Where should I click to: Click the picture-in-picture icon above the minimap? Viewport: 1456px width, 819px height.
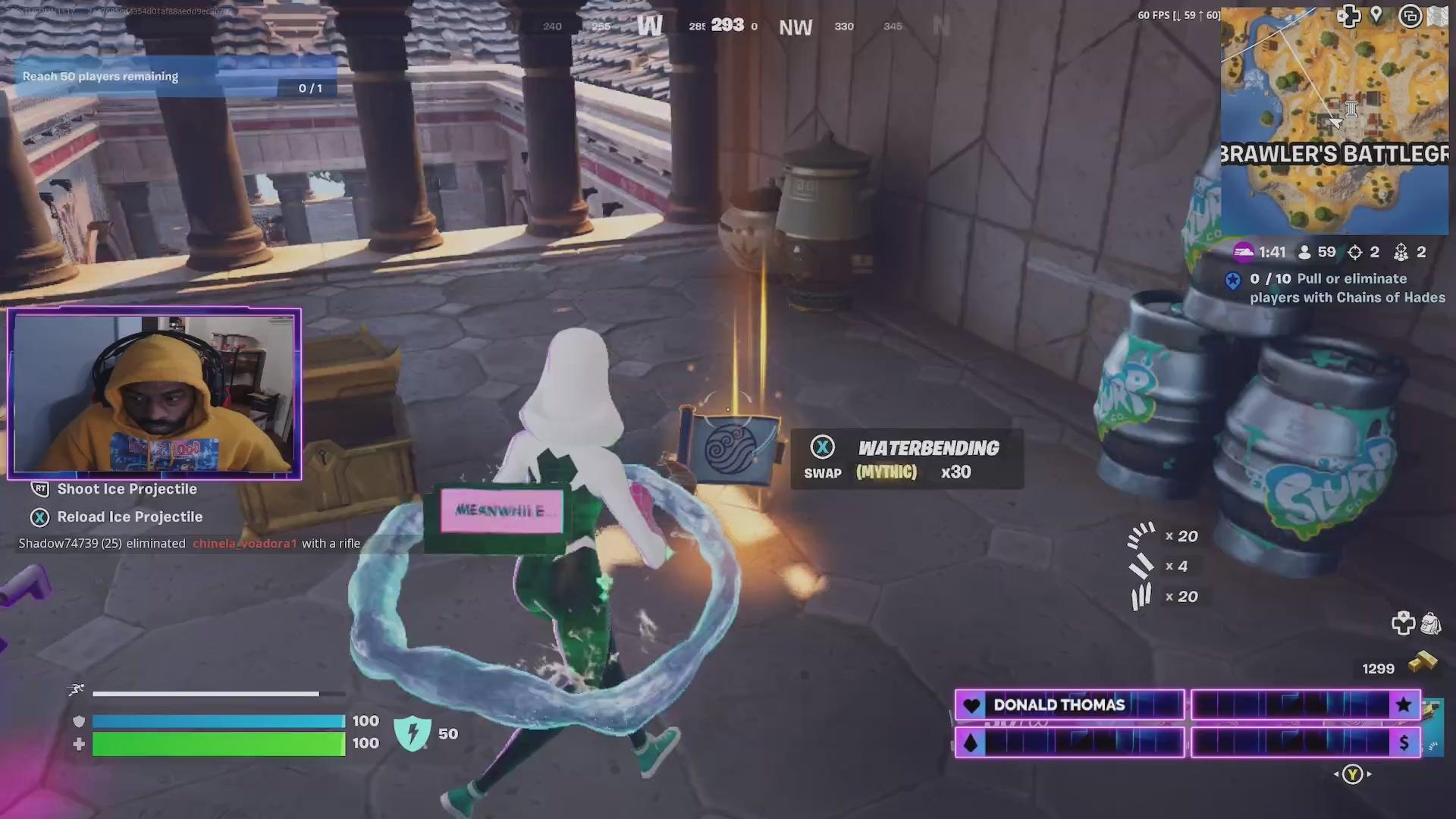(1409, 17)
